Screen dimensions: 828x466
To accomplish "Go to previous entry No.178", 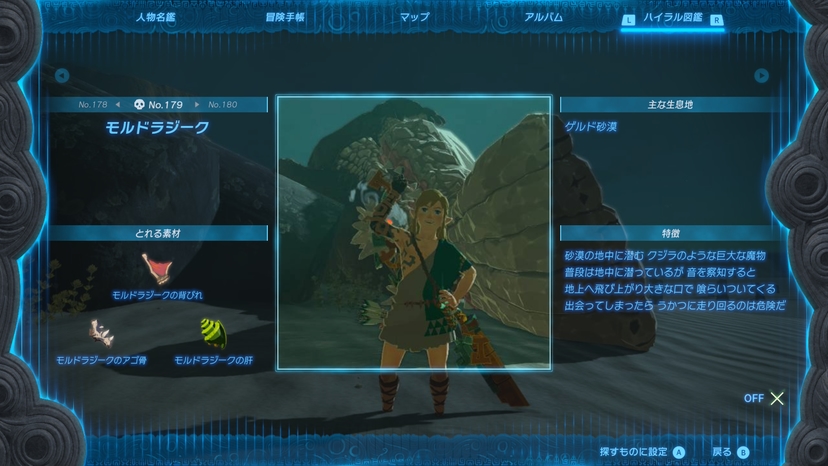I will point(94,104).
